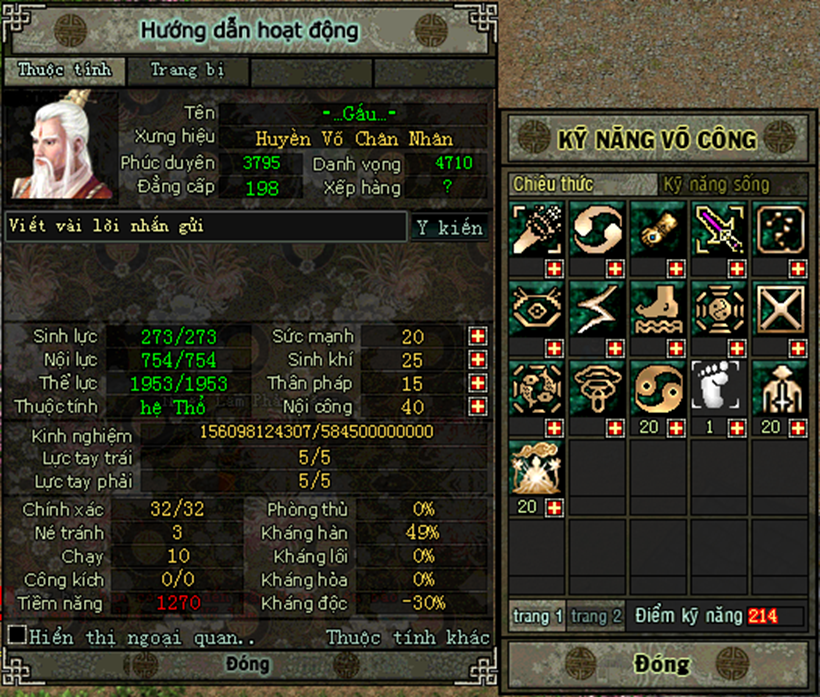Increase the Sinh khí stat
This screenshot has height=697, width=820.
coord(478,360)
